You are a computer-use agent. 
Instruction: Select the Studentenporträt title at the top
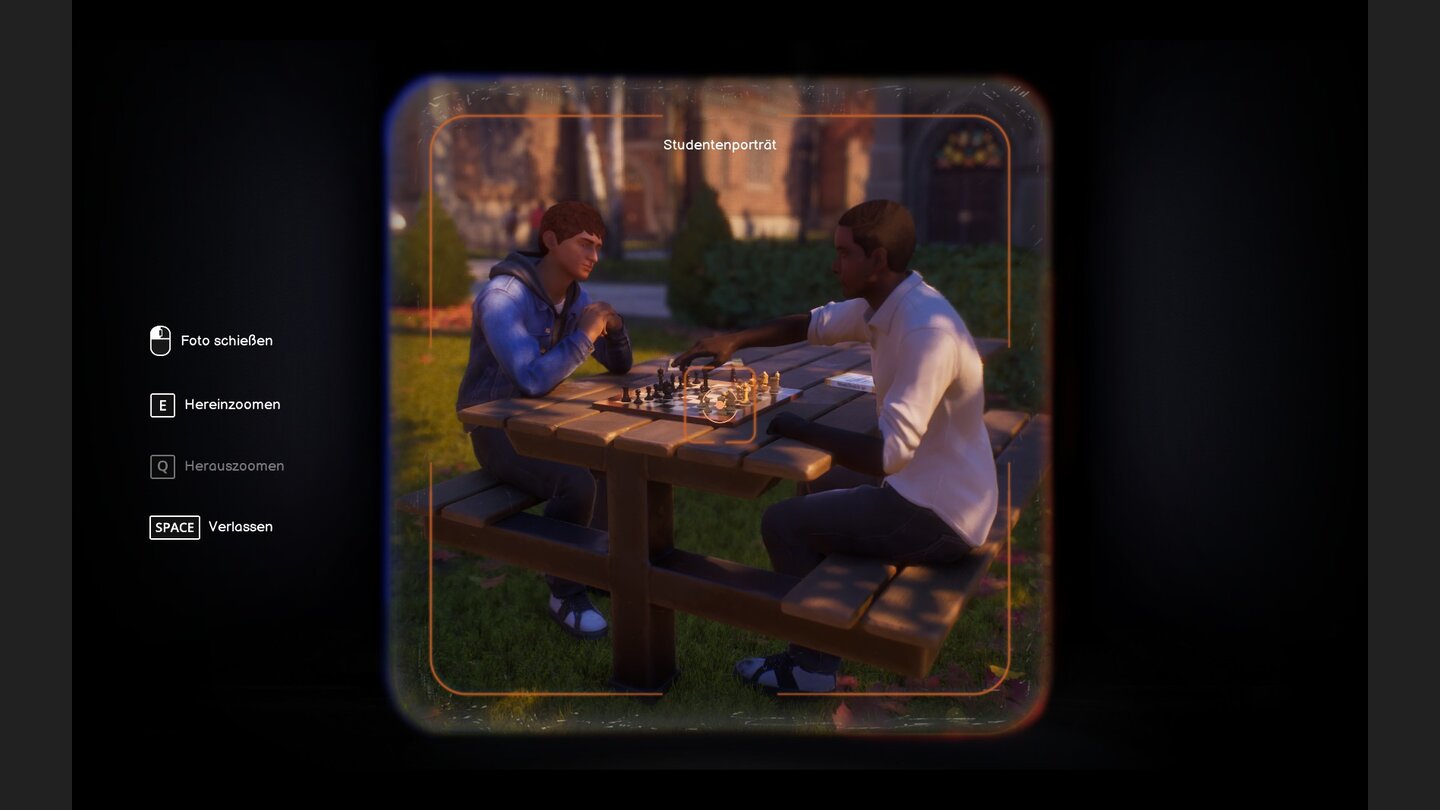[721, 144]
